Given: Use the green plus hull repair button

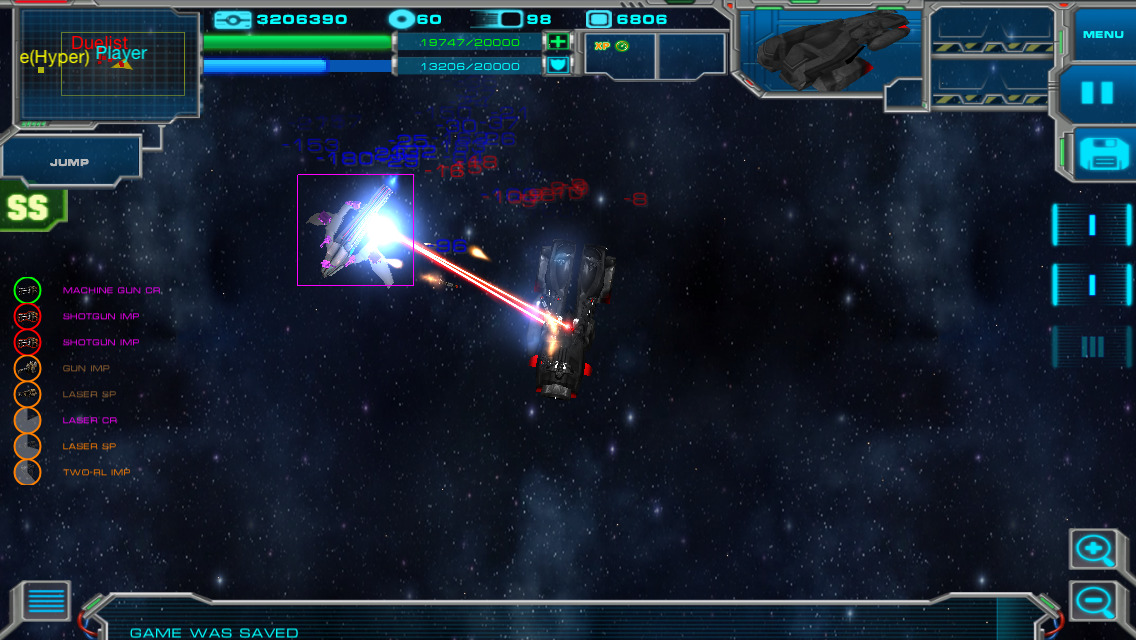Looking at the screenshot, I should [557, 42].
